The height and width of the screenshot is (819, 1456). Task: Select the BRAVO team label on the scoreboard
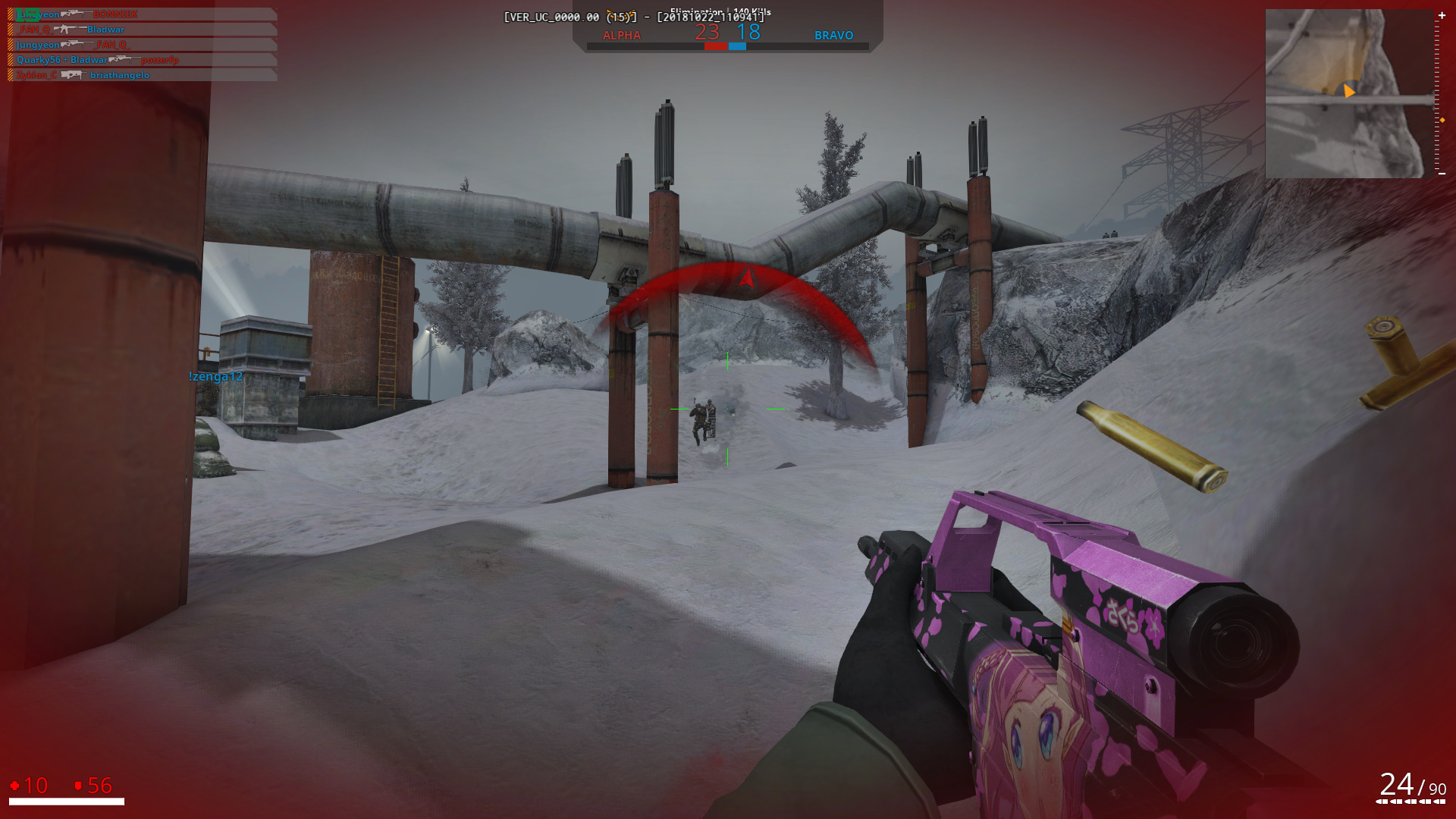(833, 35)
